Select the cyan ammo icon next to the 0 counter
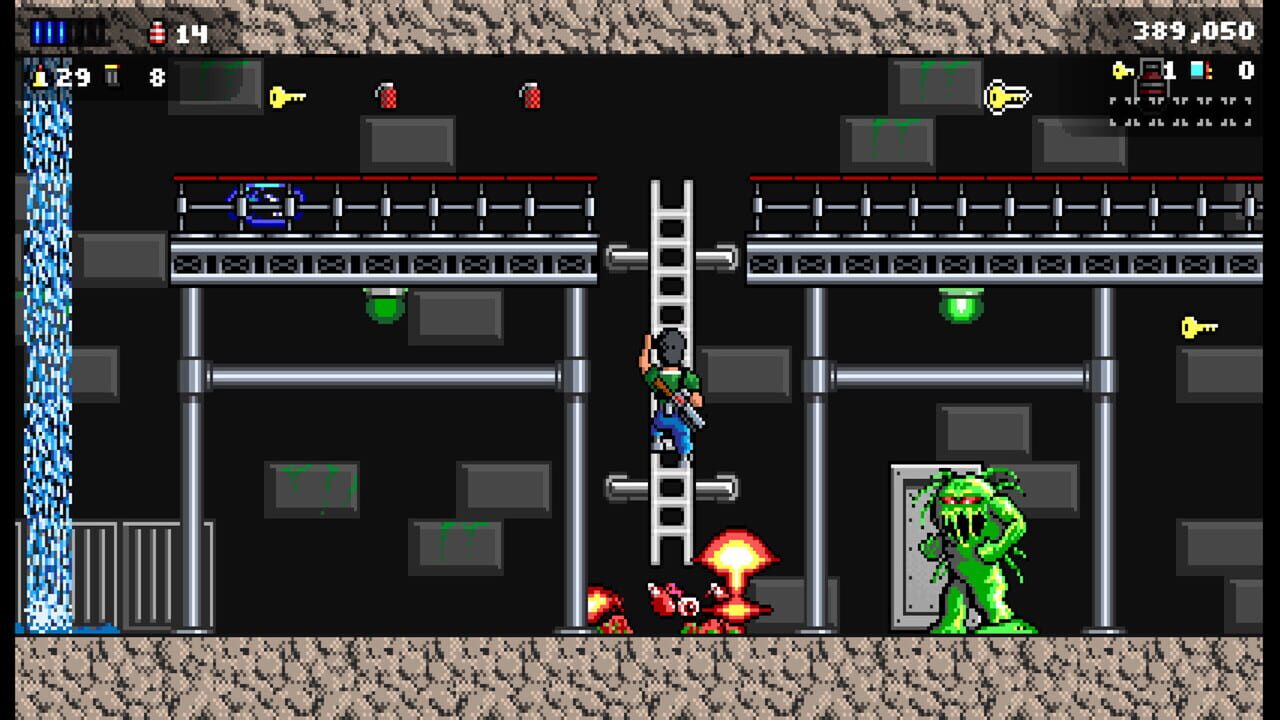The height and width of the screenshot is (720, 1280). pyautogui.click(x=1198, y=71)
